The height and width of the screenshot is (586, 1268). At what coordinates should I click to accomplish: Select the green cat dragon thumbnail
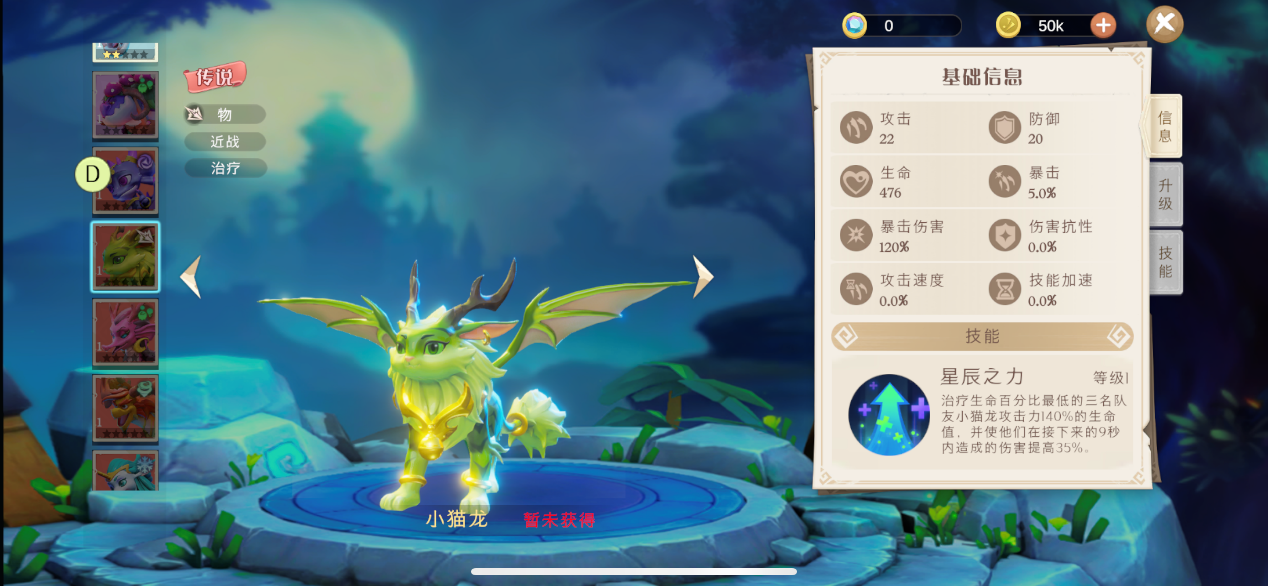tap(125, 256)
